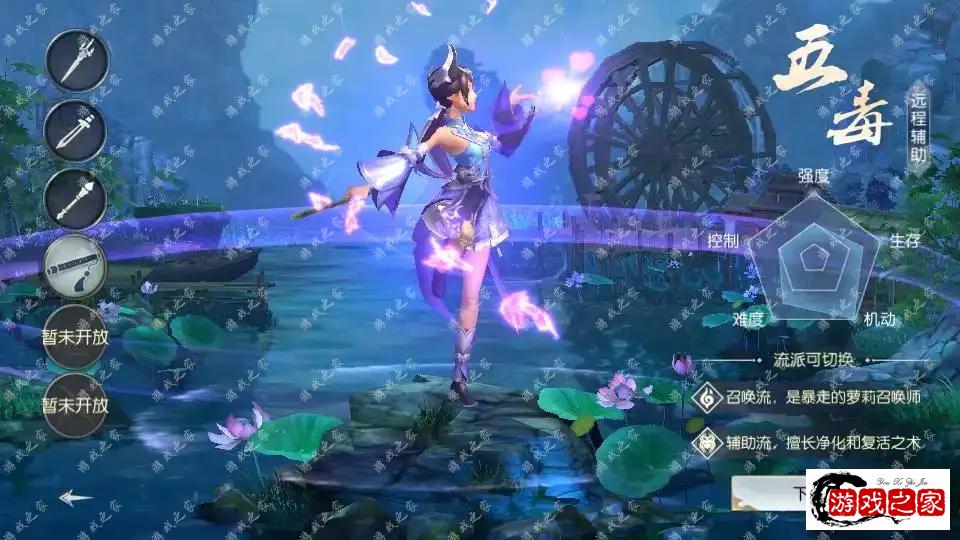Screen dimensions: 960x540
Task: Go back with the left arrow
Action: (75, 497)
